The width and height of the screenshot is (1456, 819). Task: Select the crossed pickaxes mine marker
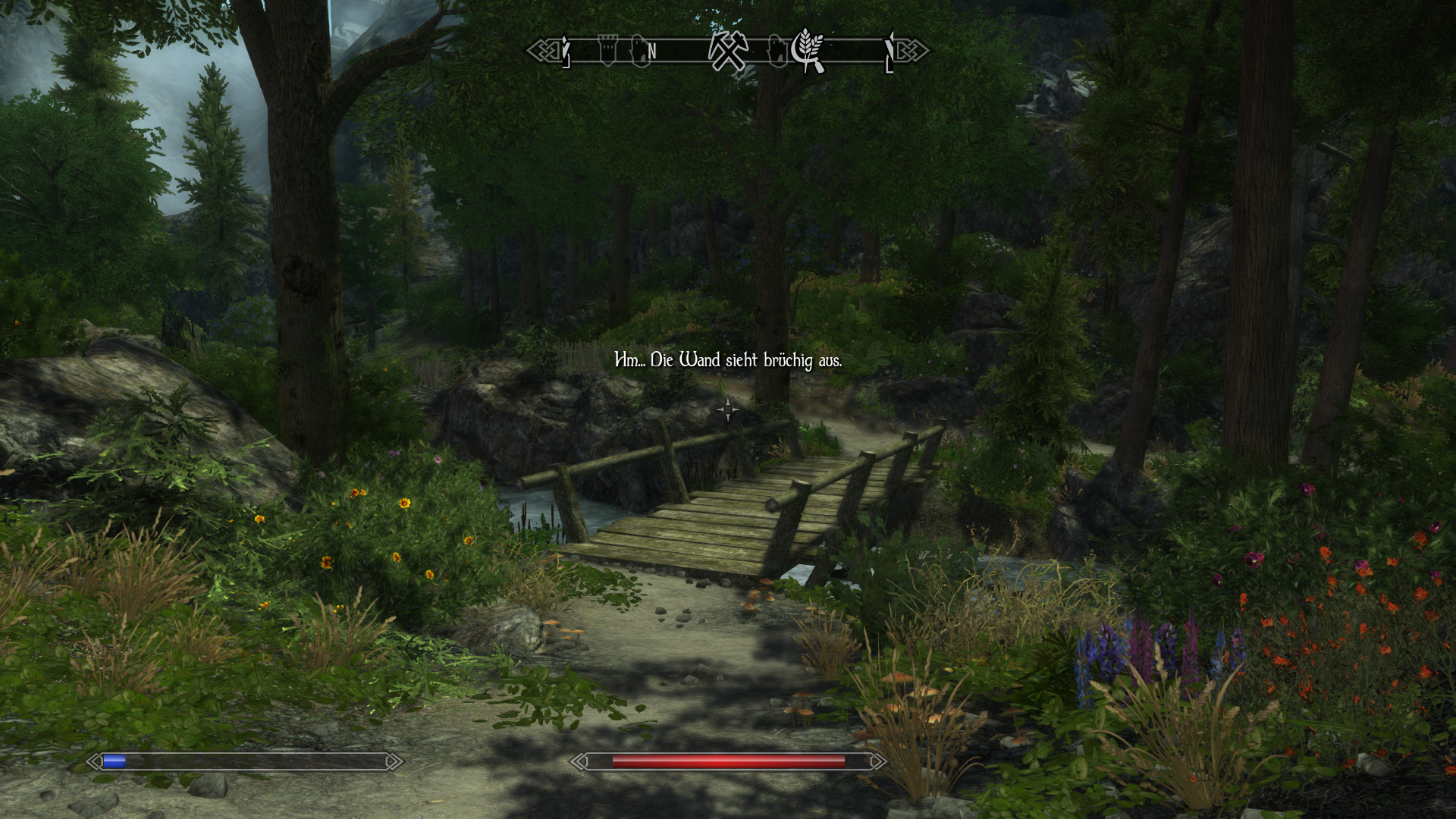coord(728,52)
